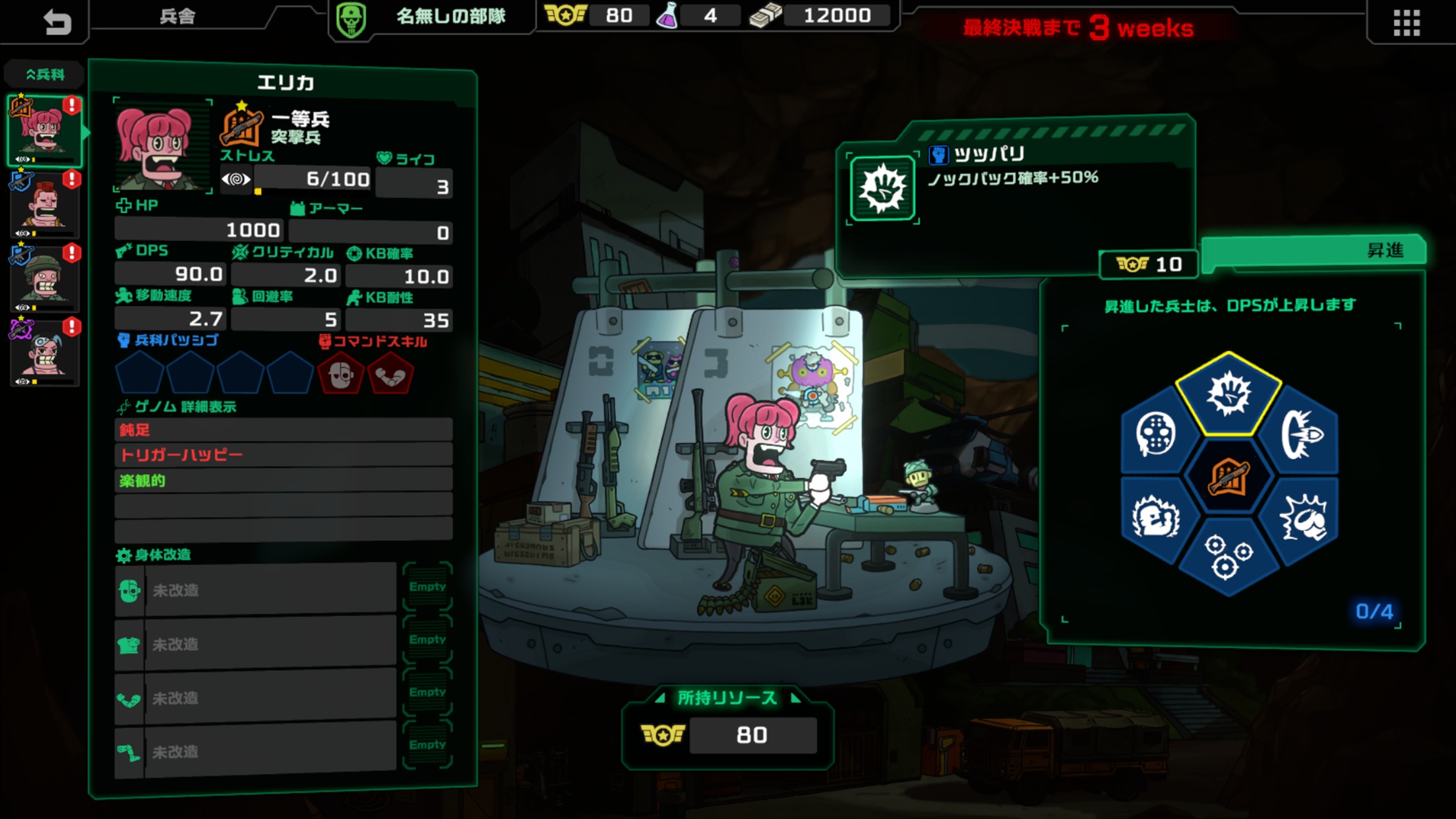This screenshot has width=1456, height=819.
Task: Open the grid menu at top right
Action: pyautogui.click(x=1406, y=22)
